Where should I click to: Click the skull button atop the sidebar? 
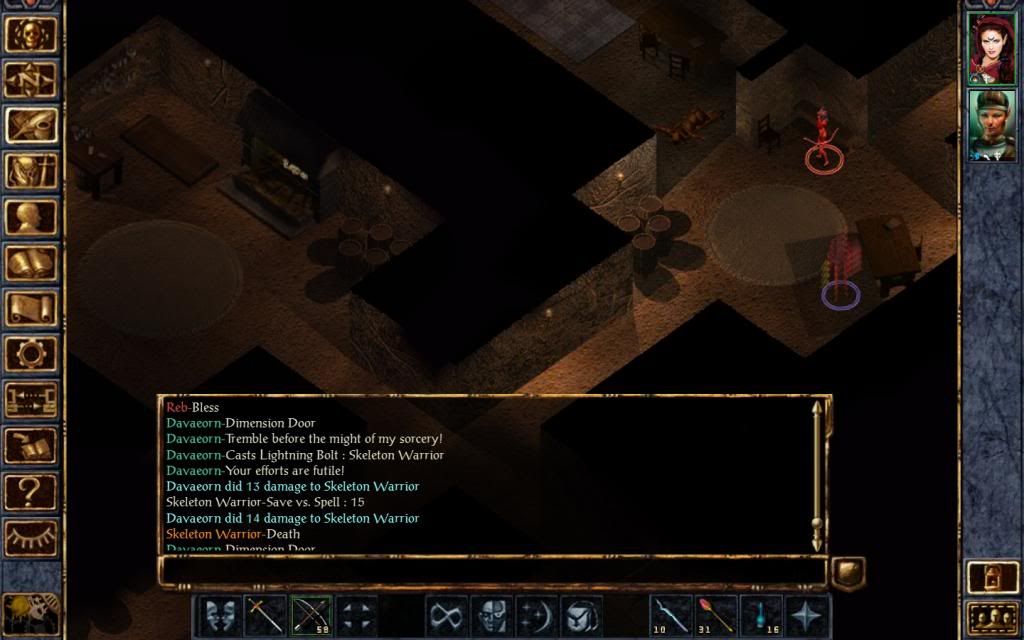(31, 32)
